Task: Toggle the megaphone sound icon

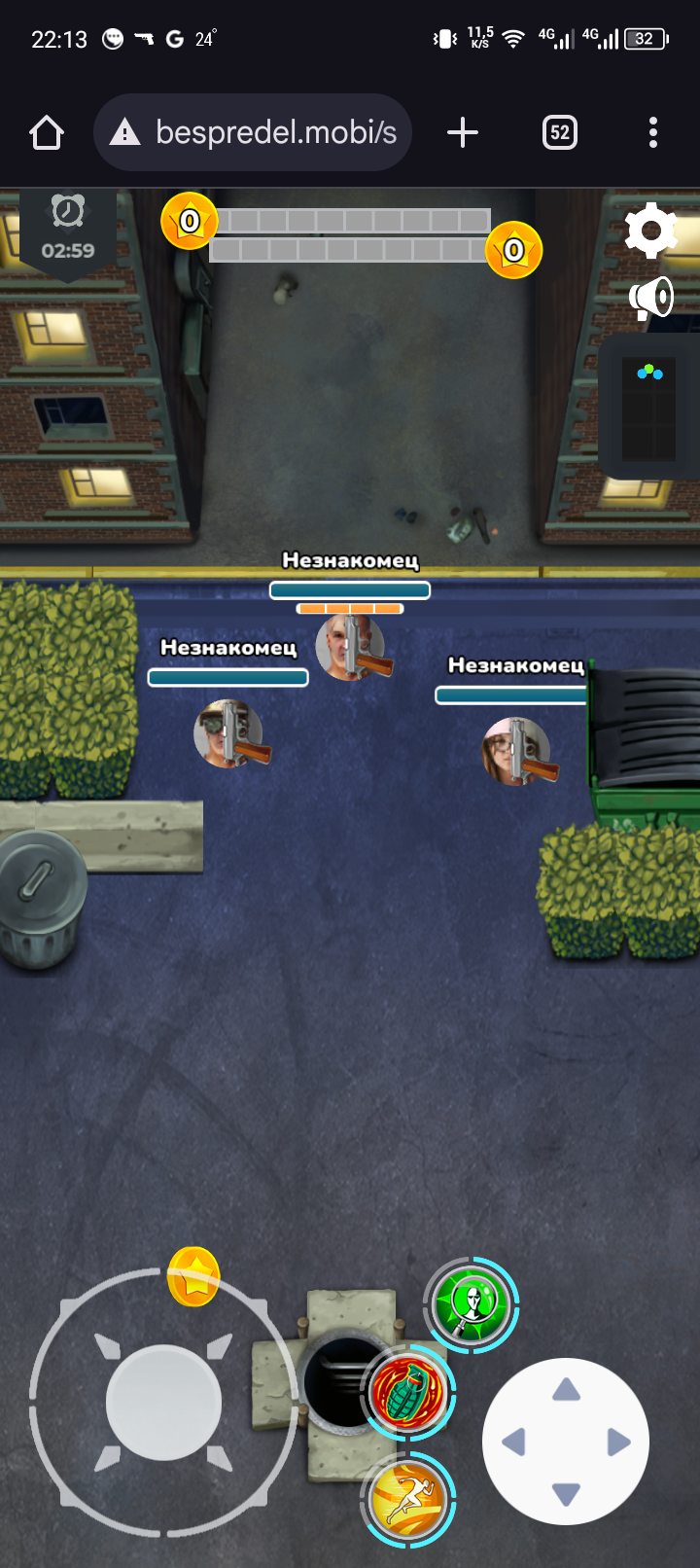Action: tap(651, 298)
